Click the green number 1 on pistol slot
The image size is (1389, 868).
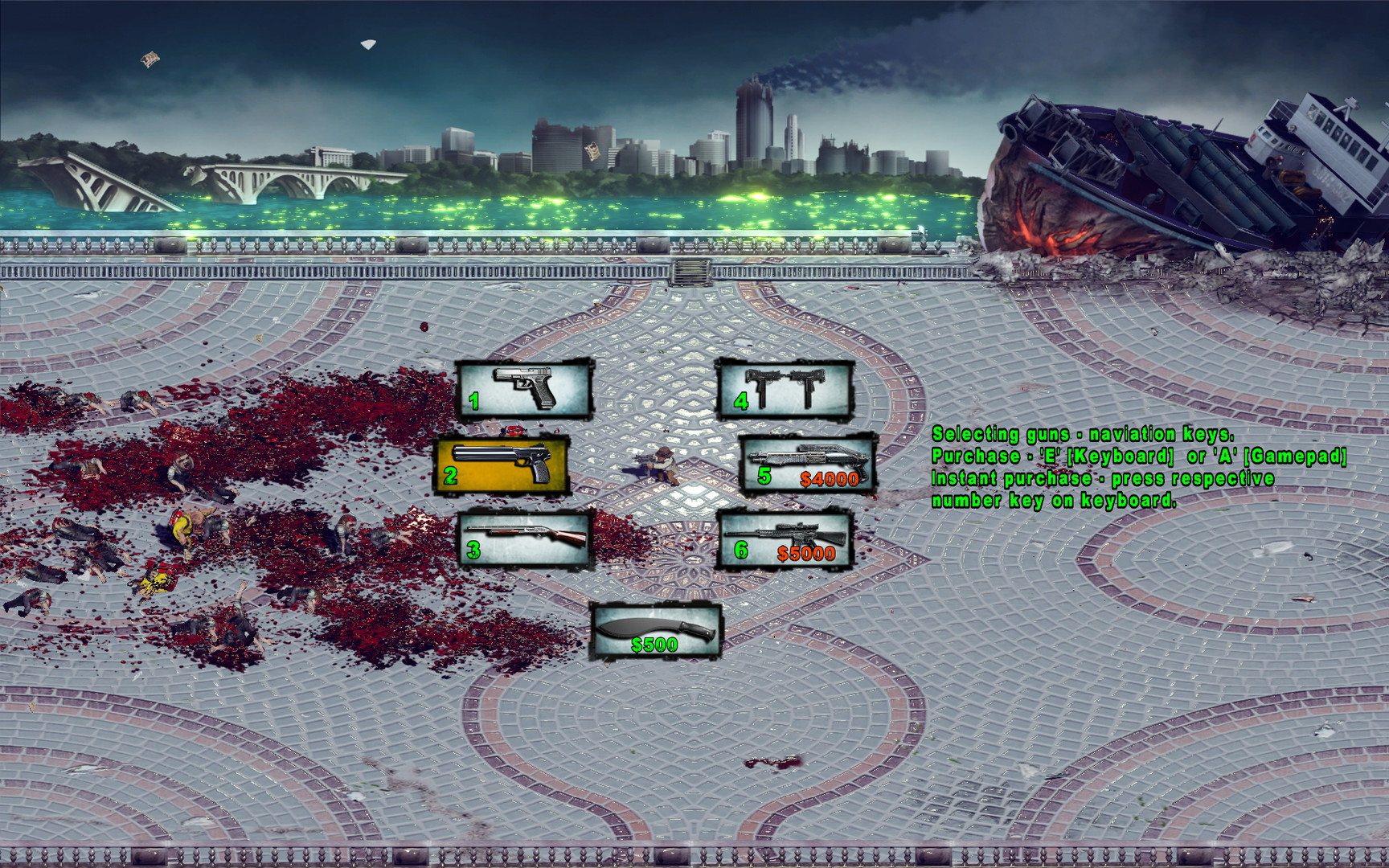point(475,400)
